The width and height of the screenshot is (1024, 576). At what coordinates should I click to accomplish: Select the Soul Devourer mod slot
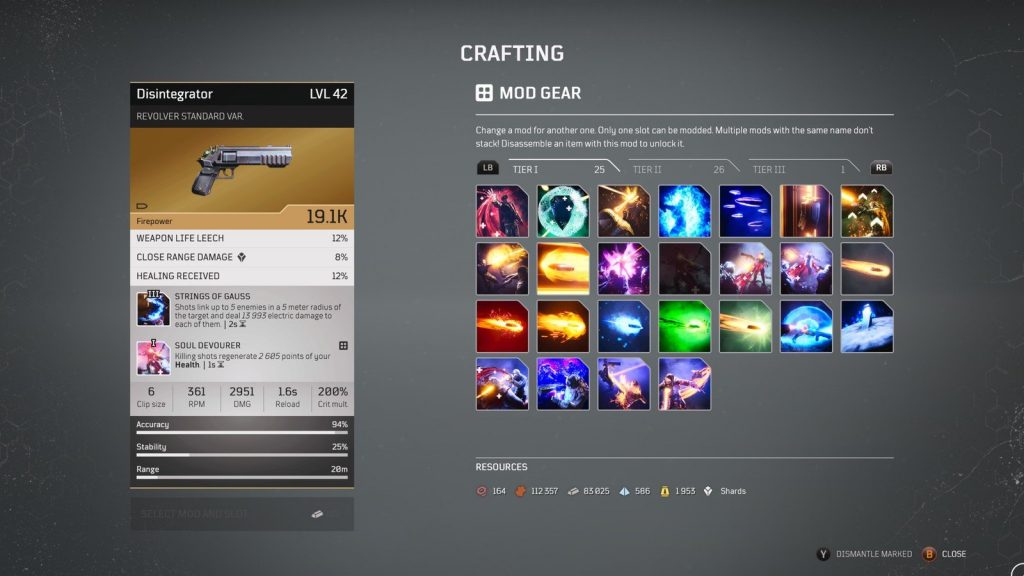(153, 357)
